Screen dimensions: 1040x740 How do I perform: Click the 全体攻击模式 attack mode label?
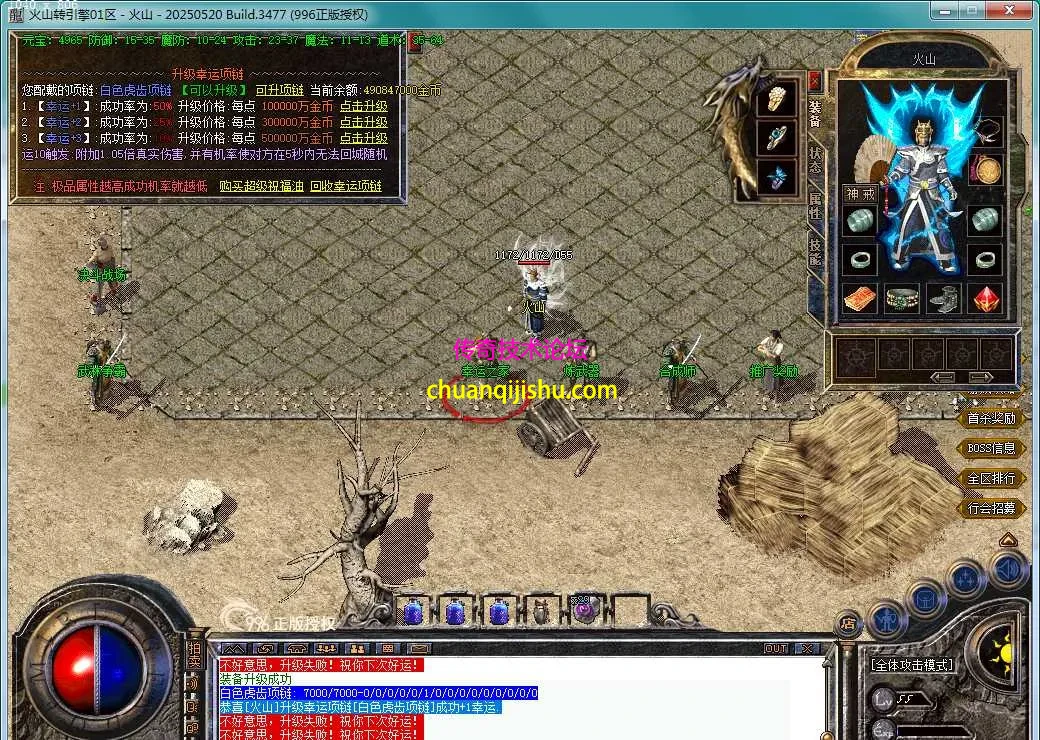point(912,665)
